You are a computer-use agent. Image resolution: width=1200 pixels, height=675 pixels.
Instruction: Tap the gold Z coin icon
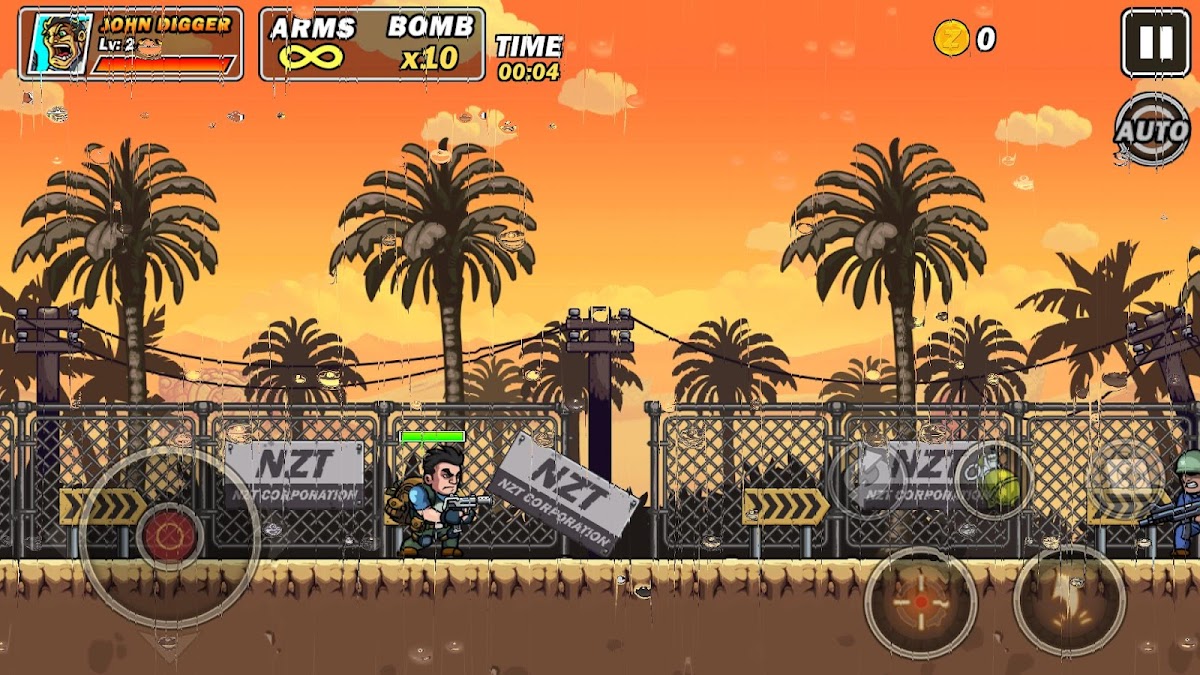coord(951,39)
